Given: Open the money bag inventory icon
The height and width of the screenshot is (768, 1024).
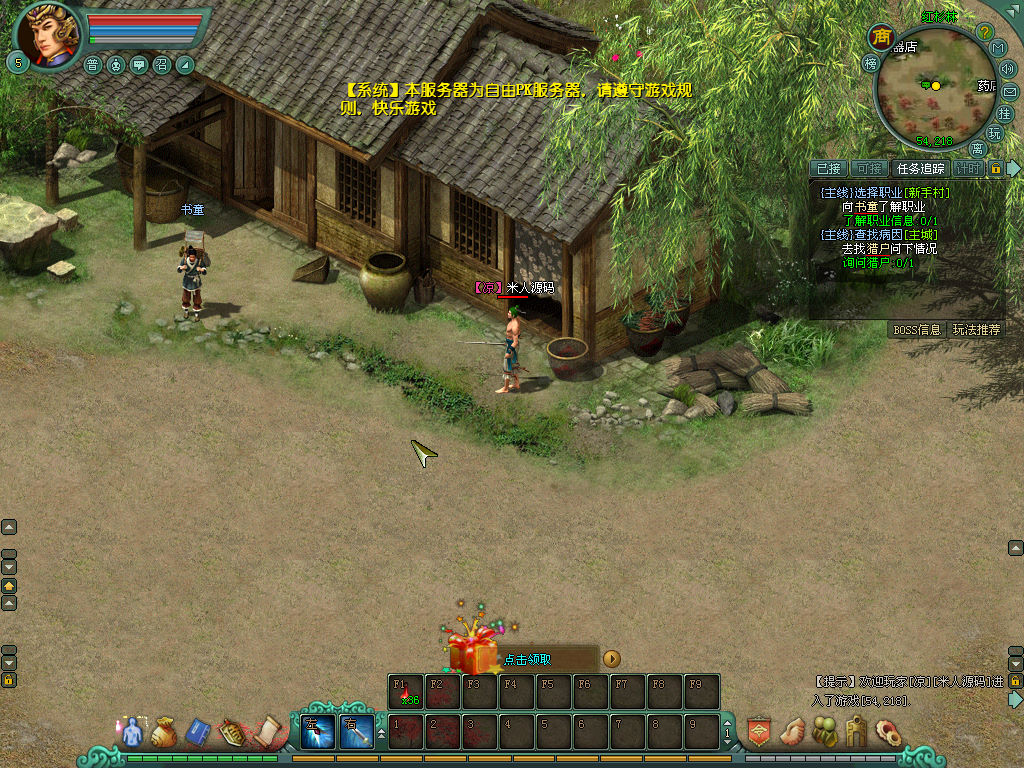Looking at the screenshot, I should (x=164, y=733).
